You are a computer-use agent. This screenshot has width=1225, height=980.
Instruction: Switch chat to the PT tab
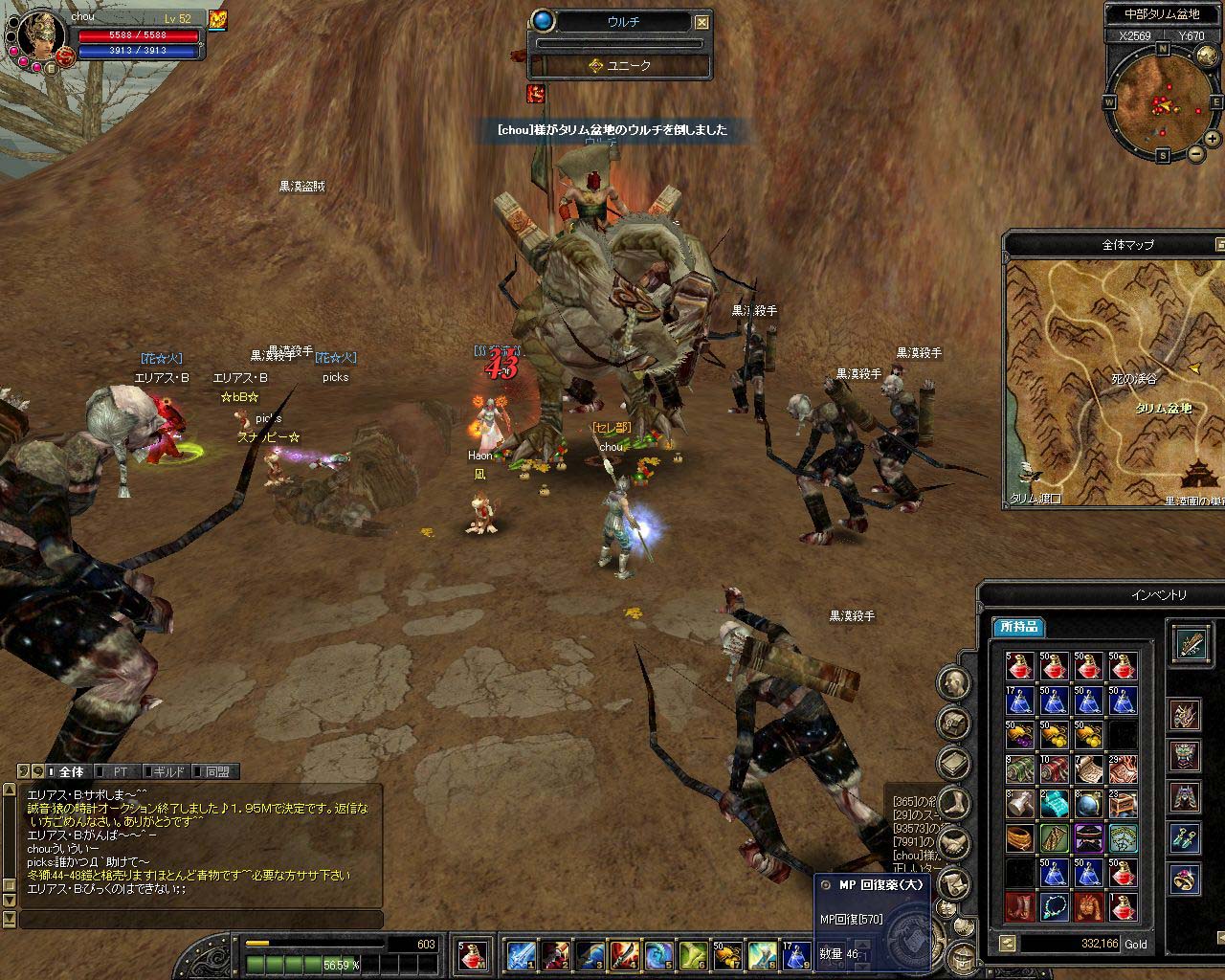(120, 771)
